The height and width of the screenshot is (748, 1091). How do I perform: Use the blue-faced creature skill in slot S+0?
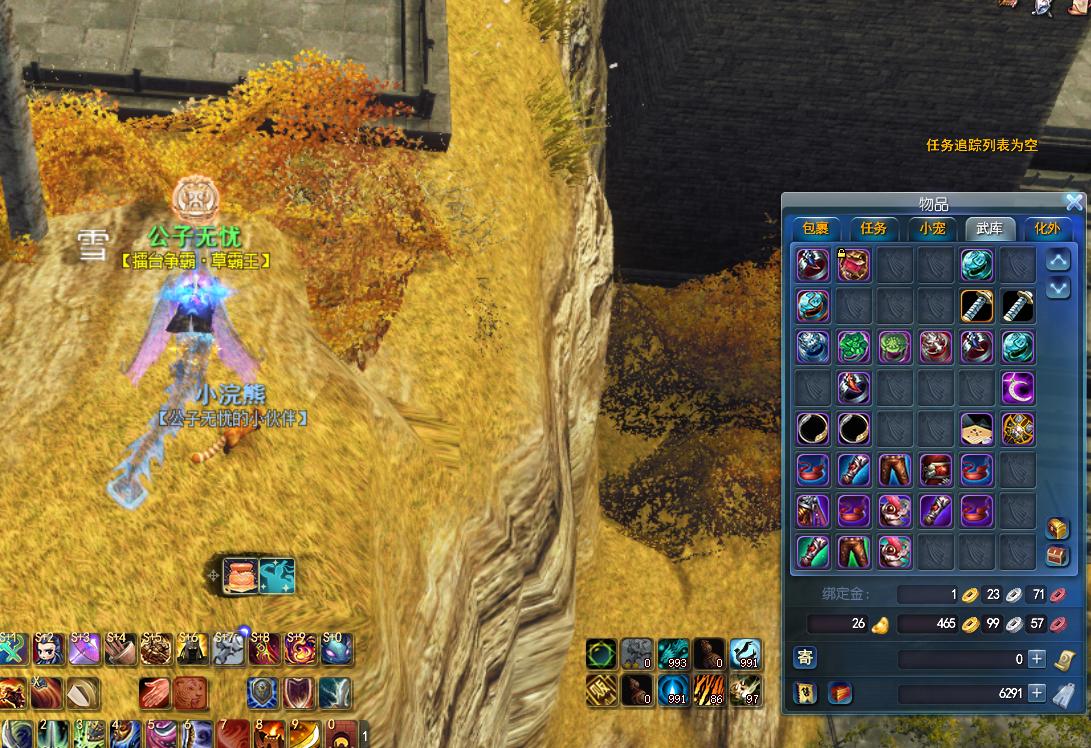(335, 650)
